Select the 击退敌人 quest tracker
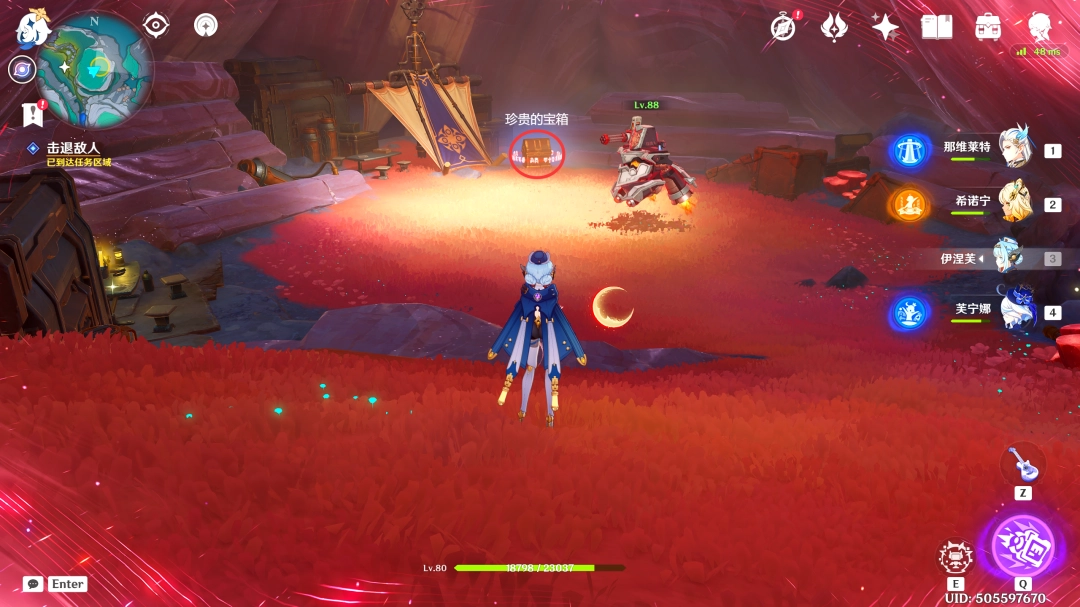This screenshot has height=607, width=1080. pyautogui.click(x=72, y=148)
